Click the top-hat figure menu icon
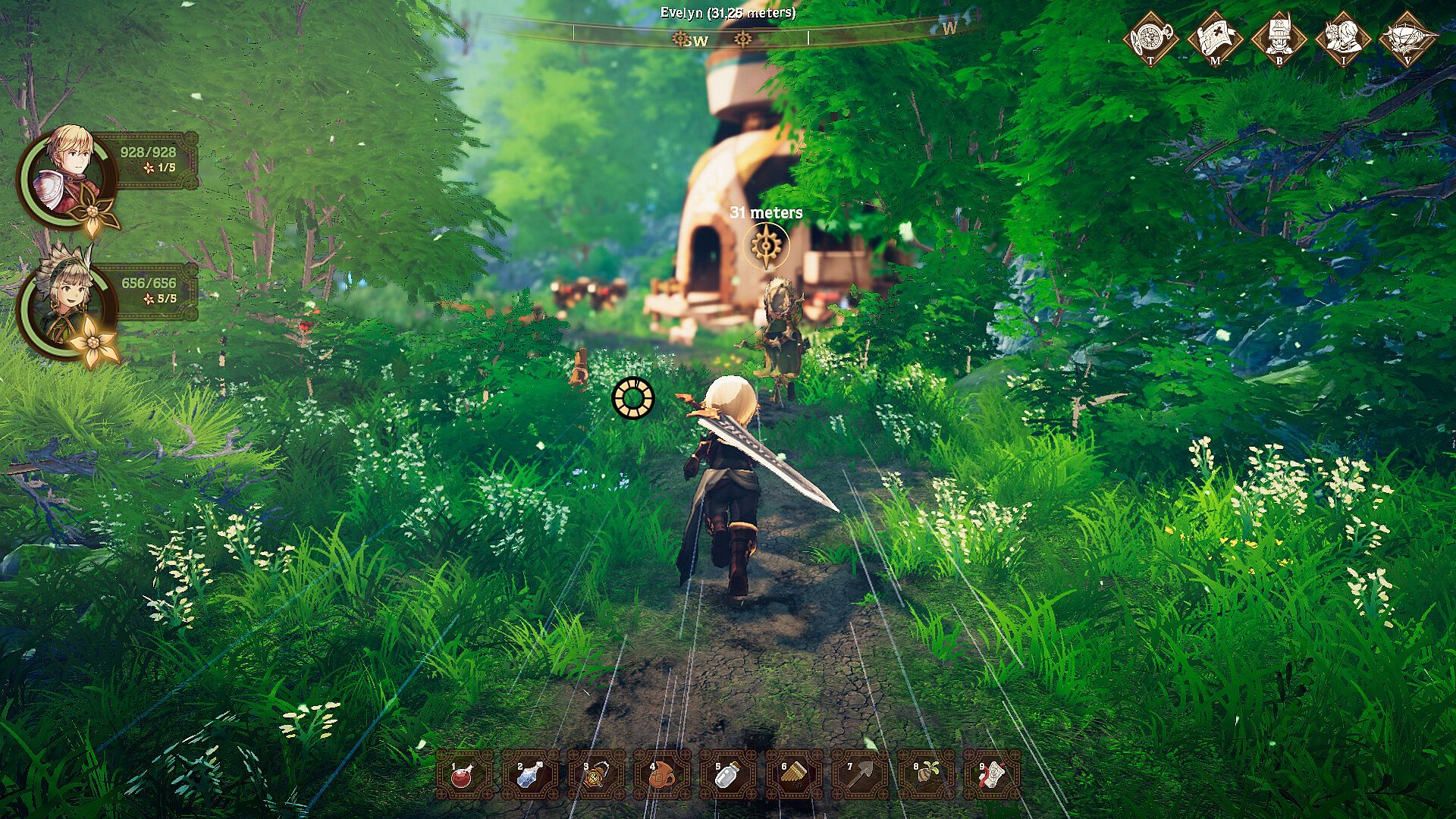This screenshot has height=819, width=1456. [1279, 37]
